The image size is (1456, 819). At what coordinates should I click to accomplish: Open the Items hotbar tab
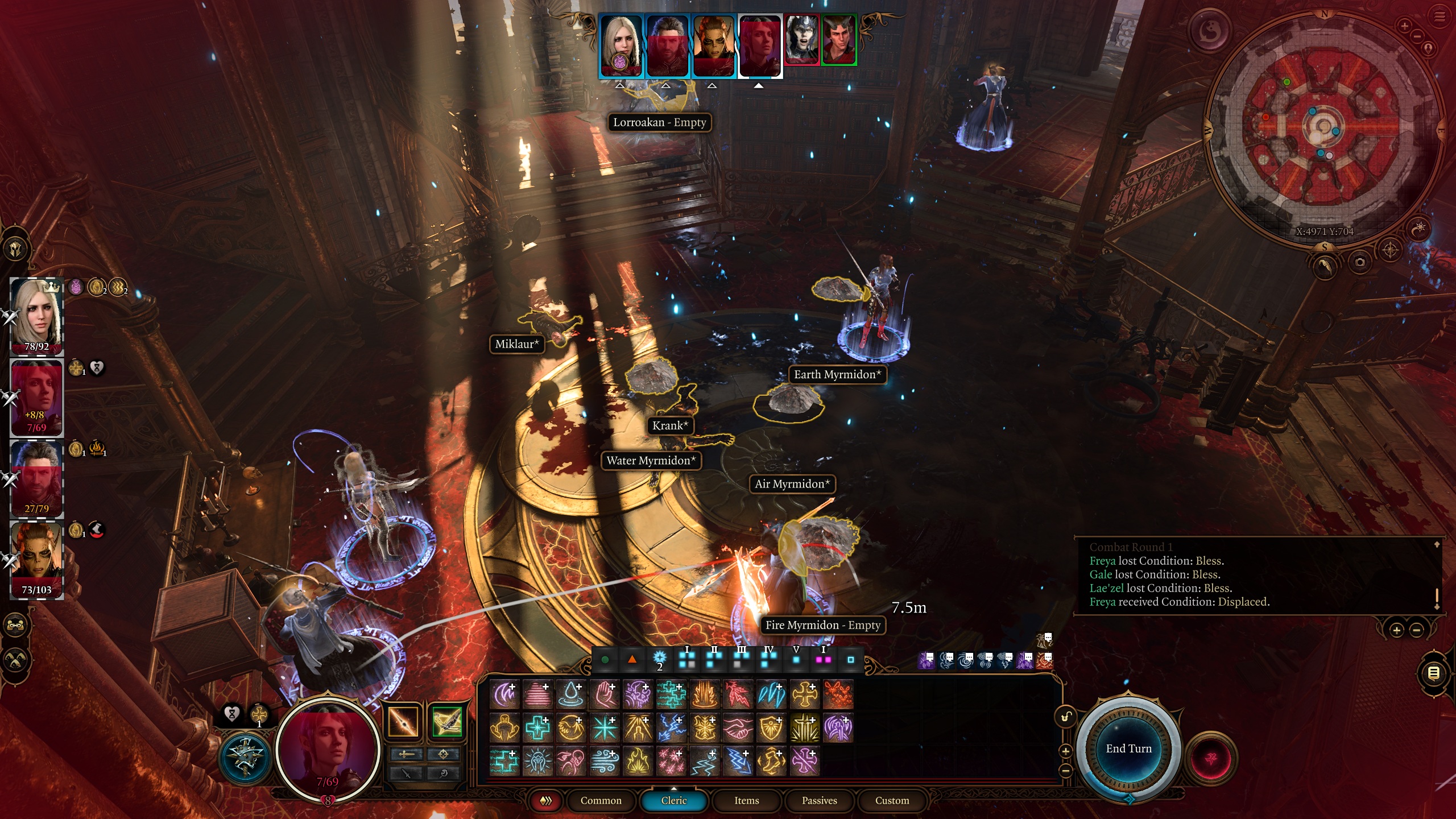746,800
